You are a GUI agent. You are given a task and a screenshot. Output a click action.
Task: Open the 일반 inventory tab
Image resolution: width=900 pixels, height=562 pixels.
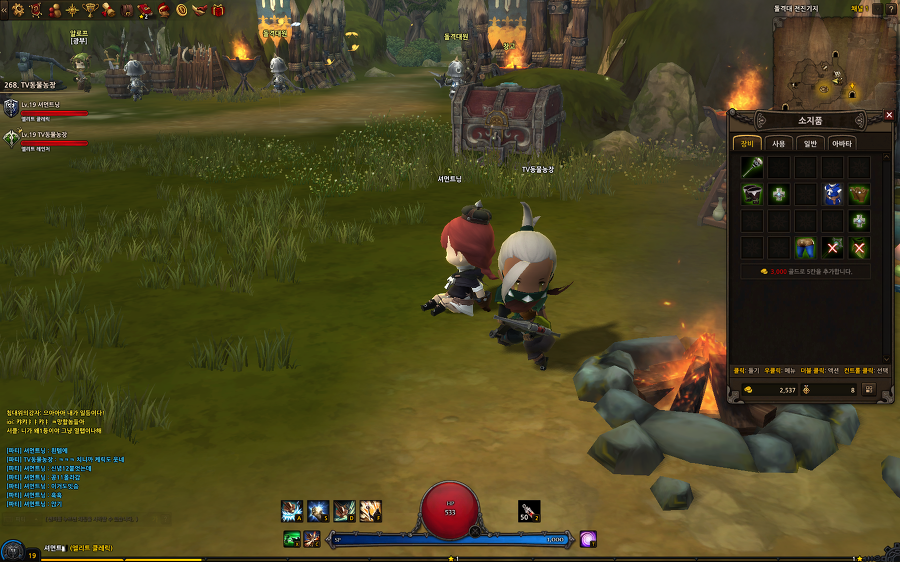(811, 143)
